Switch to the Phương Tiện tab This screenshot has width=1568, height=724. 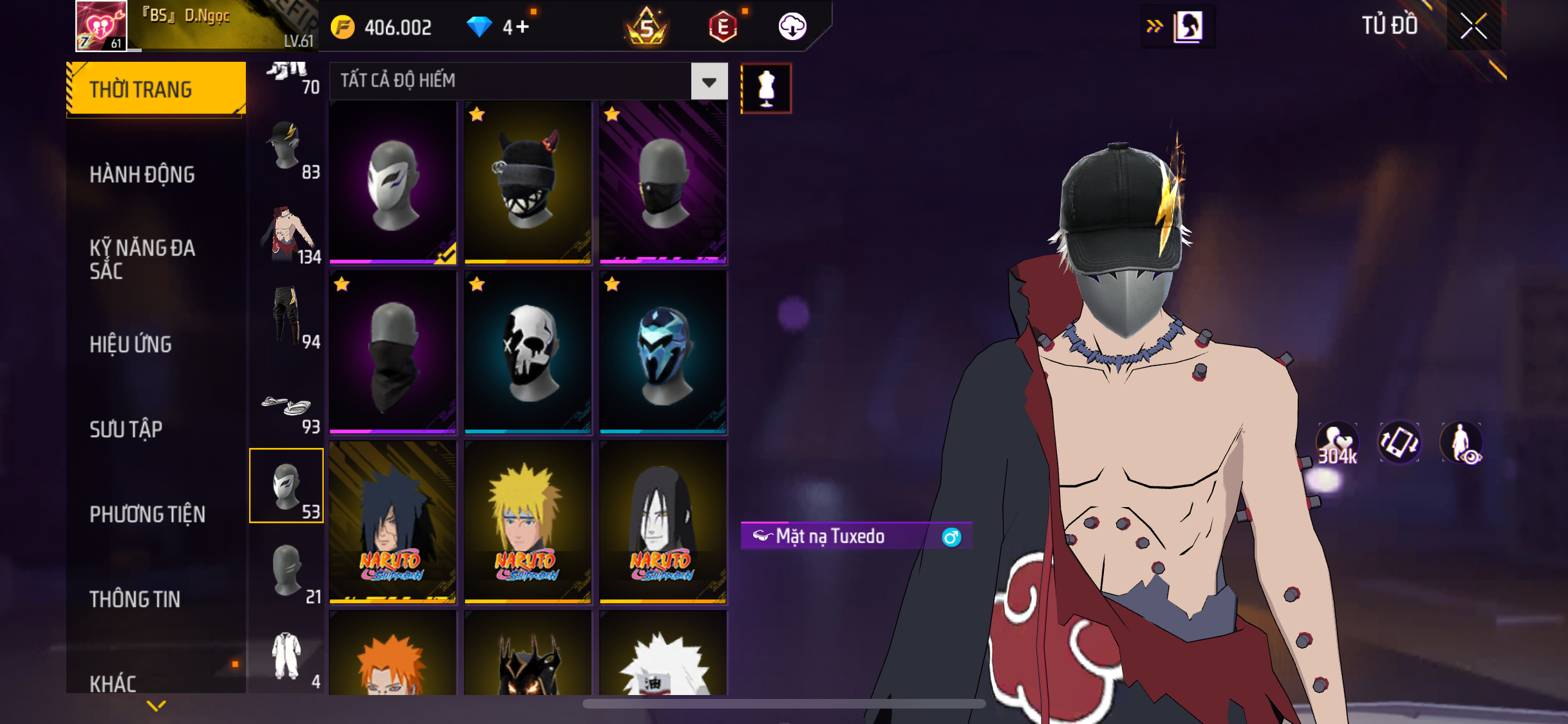coord(147,514)
